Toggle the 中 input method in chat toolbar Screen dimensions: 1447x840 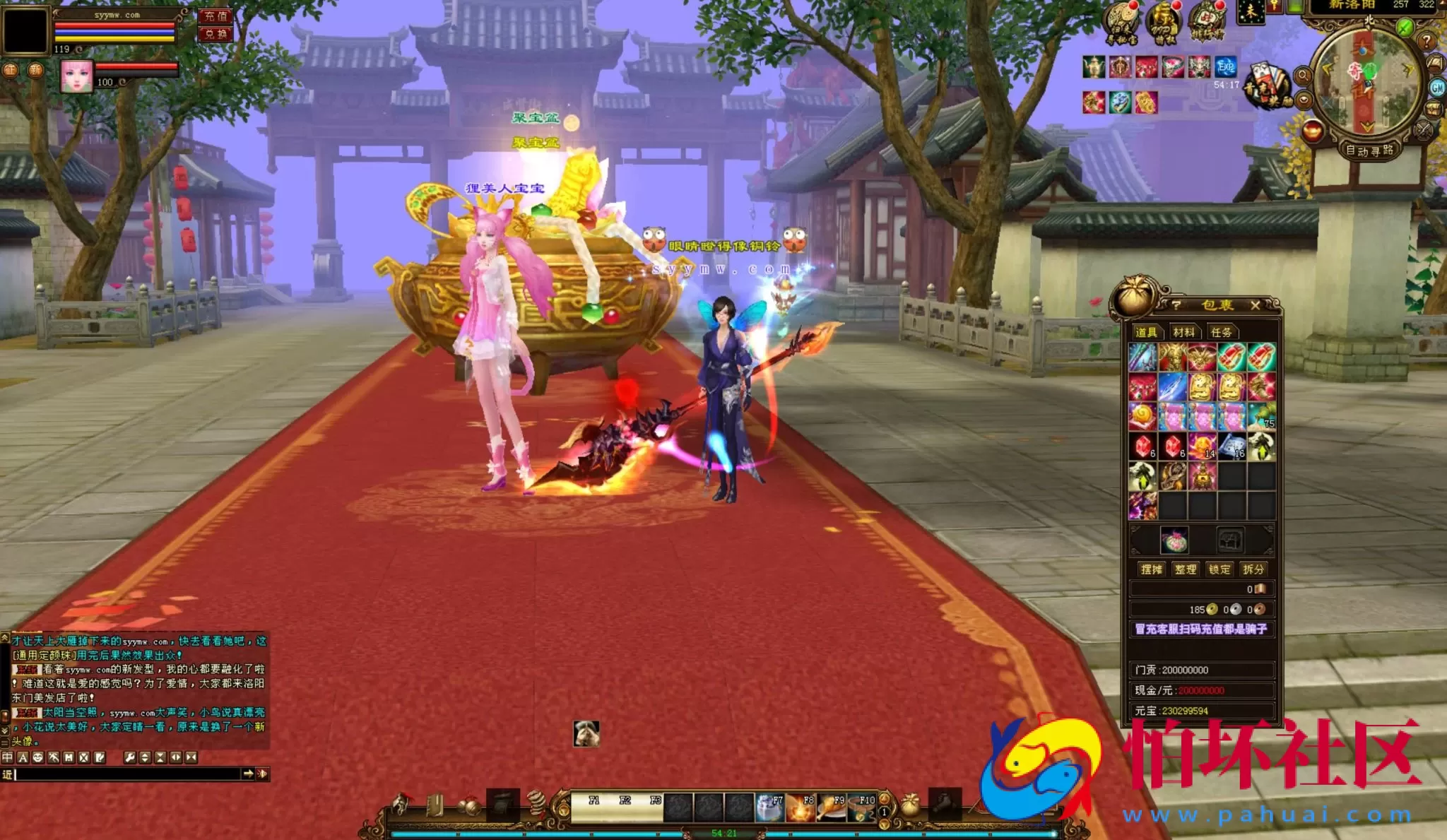click(8, 757)
